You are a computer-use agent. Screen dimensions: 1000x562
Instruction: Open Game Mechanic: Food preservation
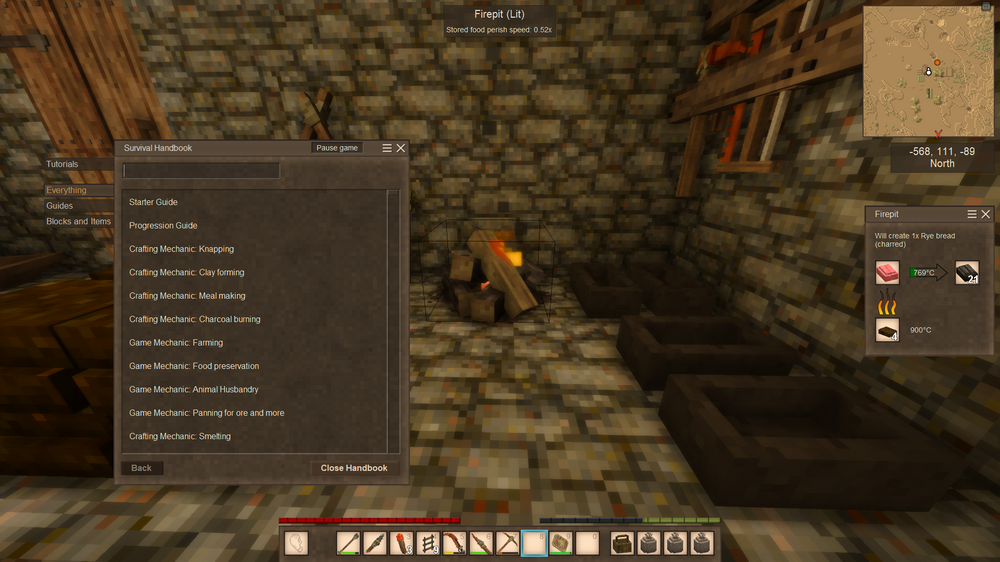(x=193, y=366)
